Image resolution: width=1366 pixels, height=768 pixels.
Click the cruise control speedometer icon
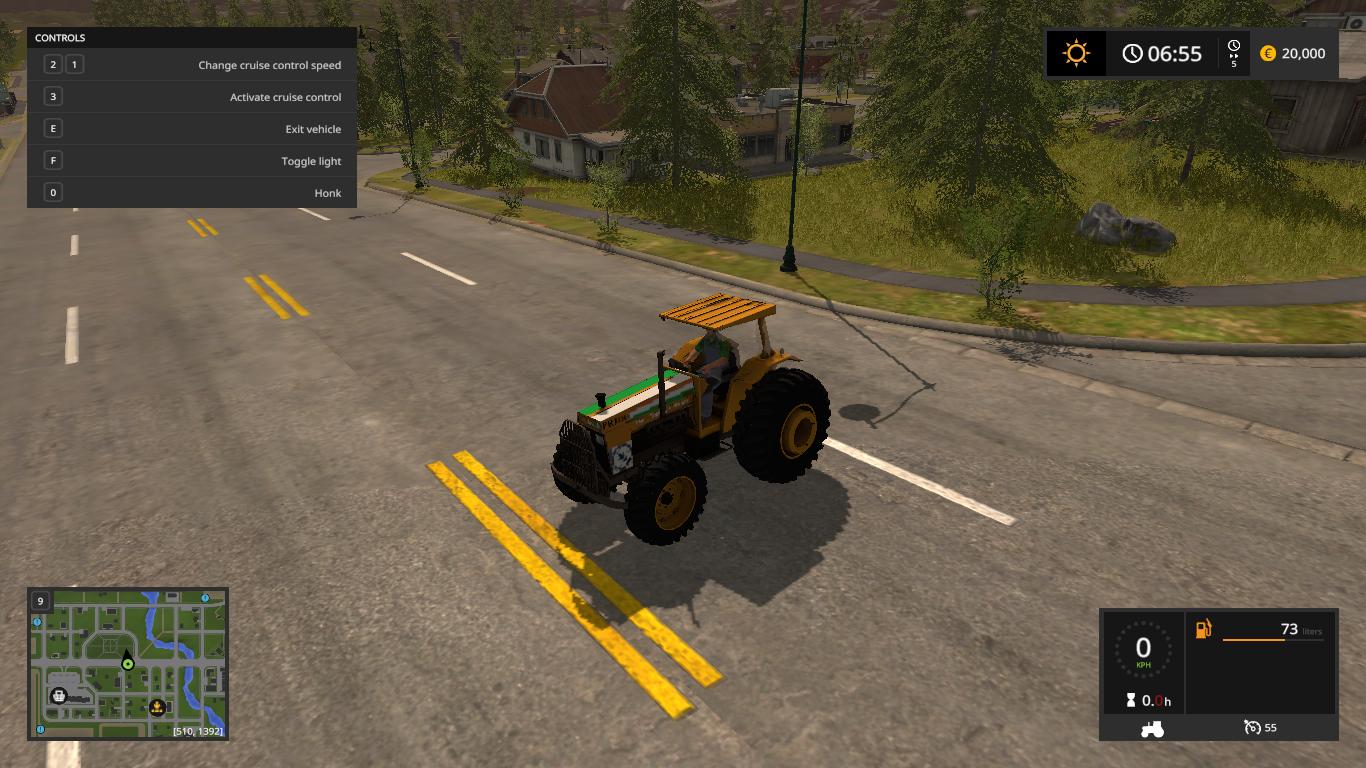click(1251, 727)
